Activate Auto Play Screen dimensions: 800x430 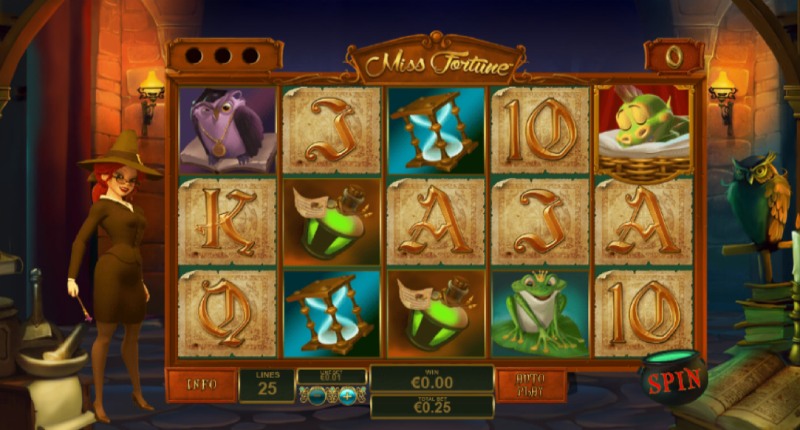click(531, 383)
